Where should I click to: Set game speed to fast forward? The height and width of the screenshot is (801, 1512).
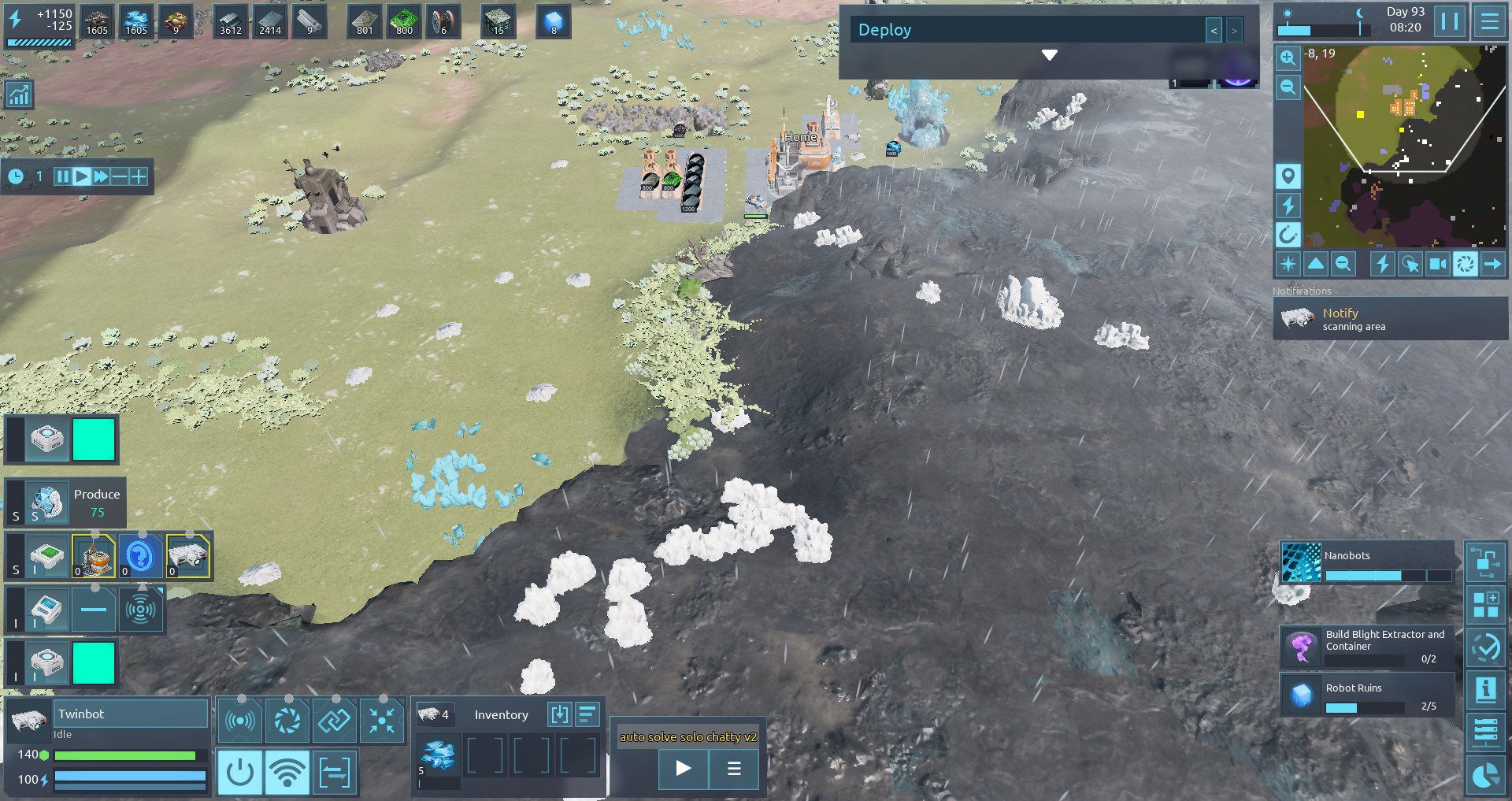[x=101, y=176]
